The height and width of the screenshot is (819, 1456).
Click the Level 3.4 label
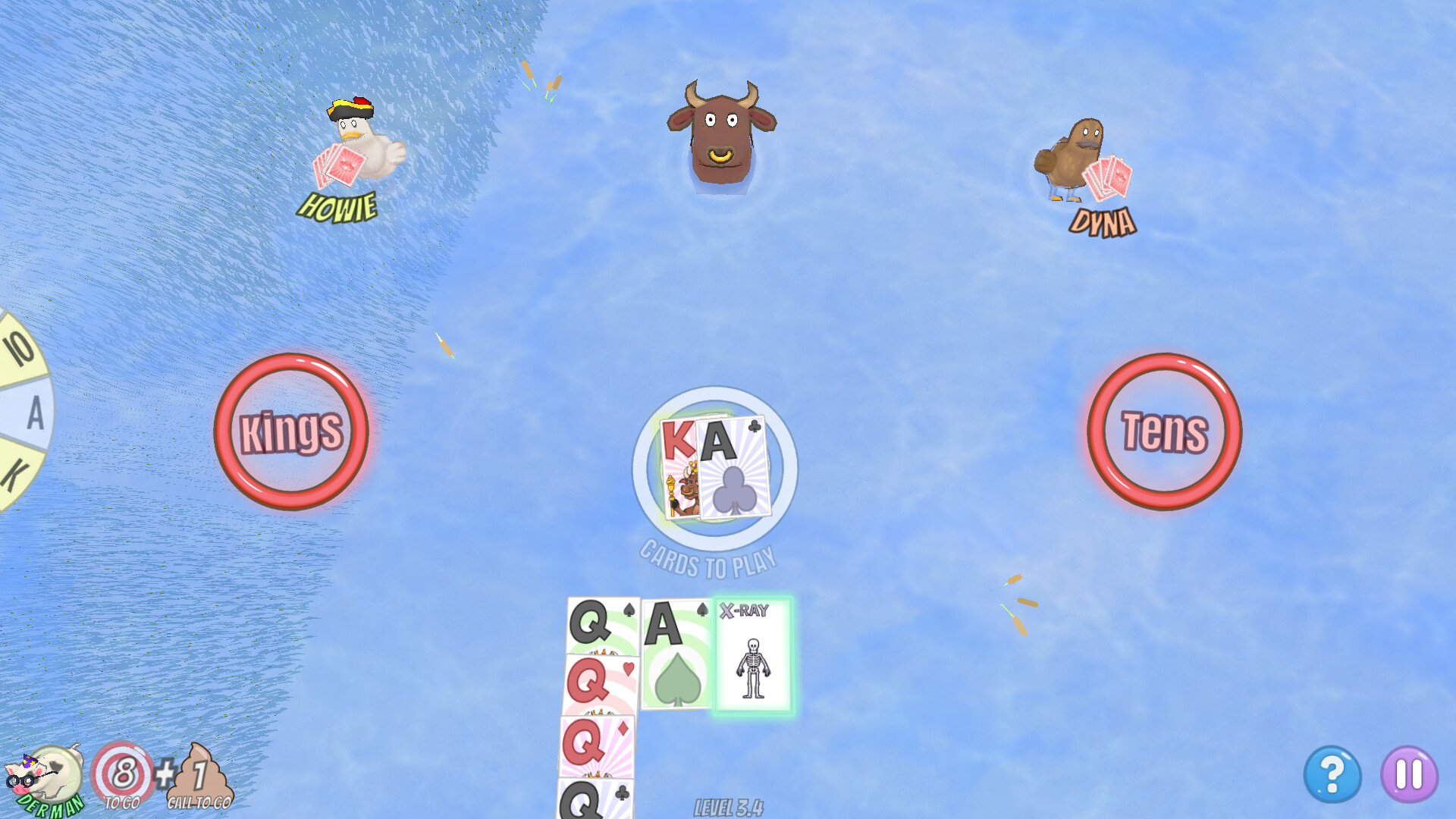click(x=728, y=806)
